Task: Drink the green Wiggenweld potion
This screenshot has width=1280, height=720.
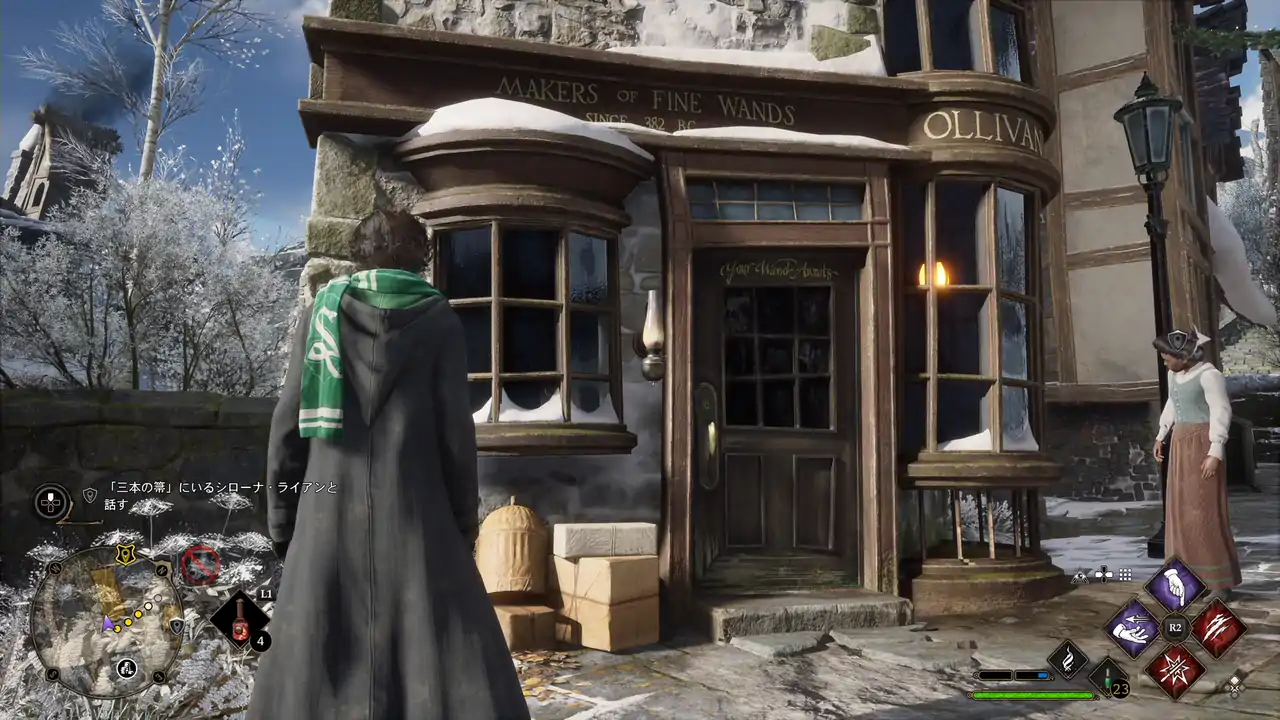Action: [1108, 677]
